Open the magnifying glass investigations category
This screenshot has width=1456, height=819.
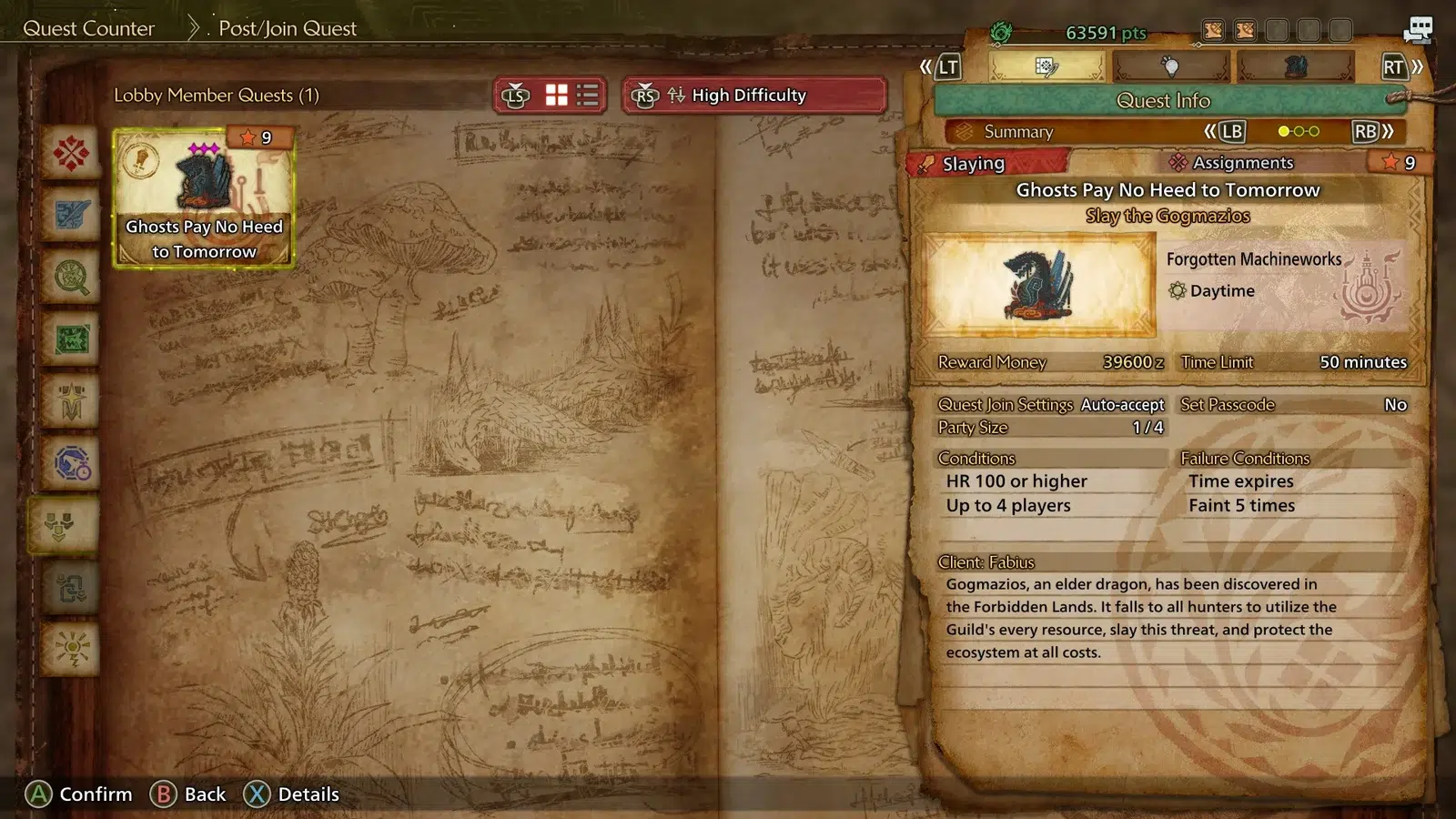pyautogui.click(x=71, y=277)
